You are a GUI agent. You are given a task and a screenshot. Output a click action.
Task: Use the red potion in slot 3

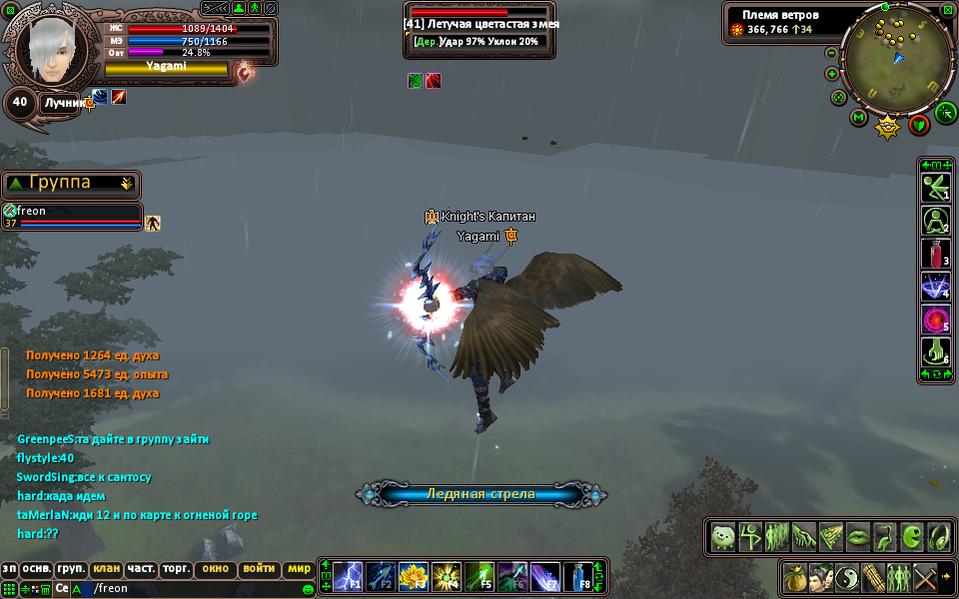point(936,254)
